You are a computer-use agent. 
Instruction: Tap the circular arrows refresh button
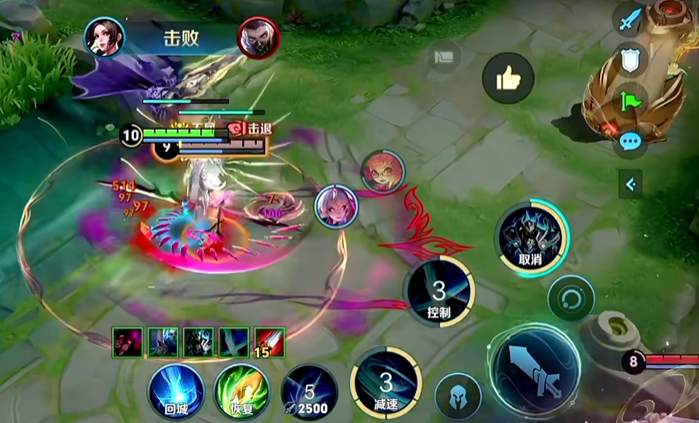point(571,298)
